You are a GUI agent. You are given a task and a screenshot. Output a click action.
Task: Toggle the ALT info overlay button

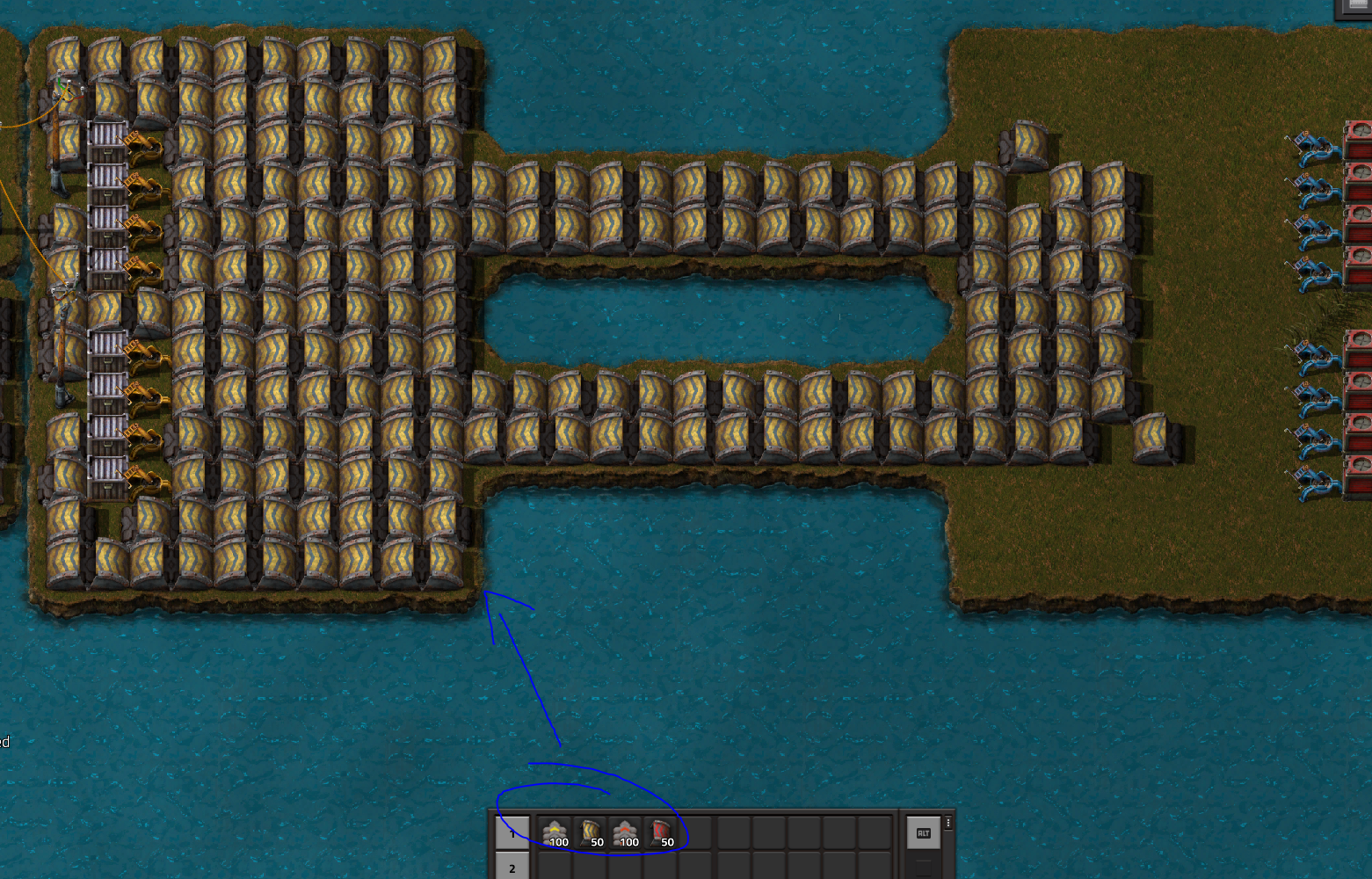pos(923,832)
